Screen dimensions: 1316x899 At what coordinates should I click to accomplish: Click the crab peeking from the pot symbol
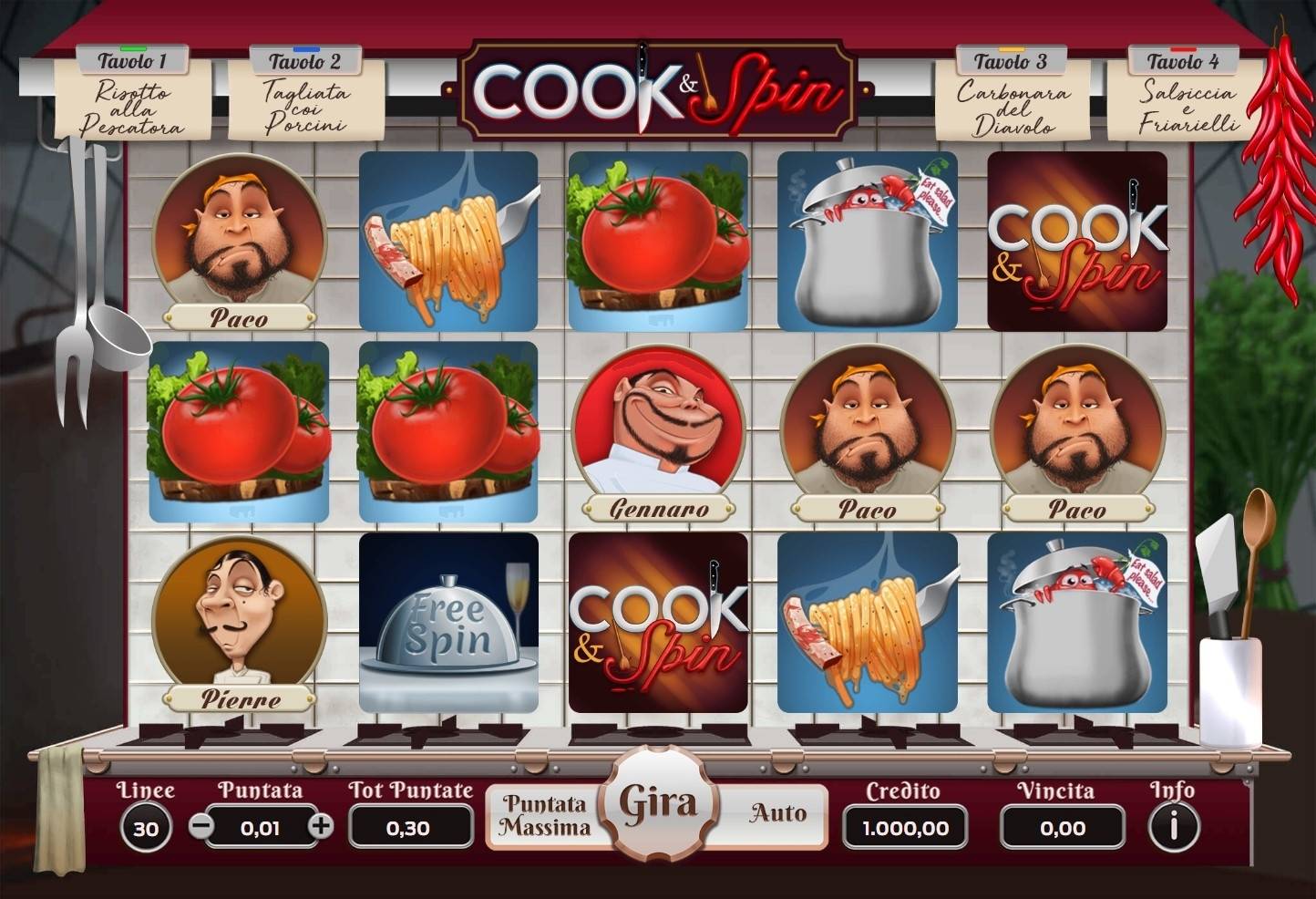click(866, 239)
